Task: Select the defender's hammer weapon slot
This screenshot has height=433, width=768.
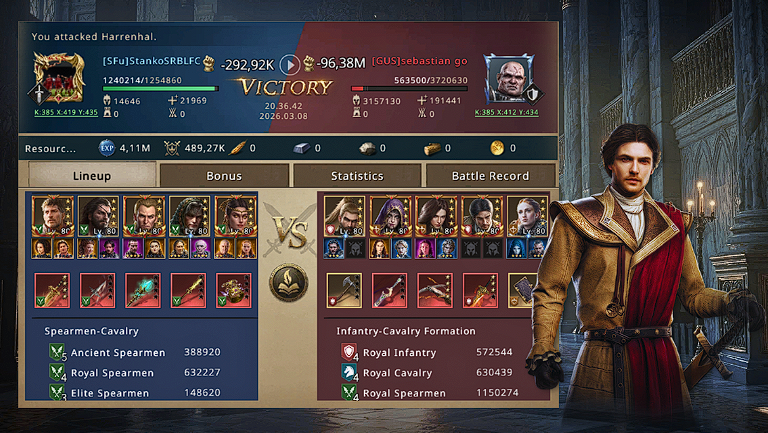Action: 344,290
